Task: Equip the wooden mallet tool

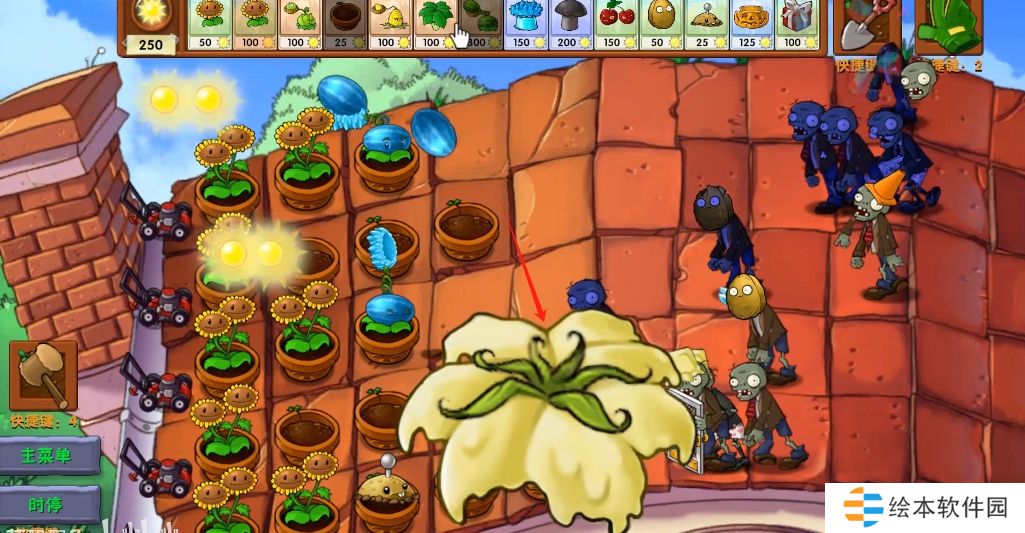Action: [x=43, y=374]
